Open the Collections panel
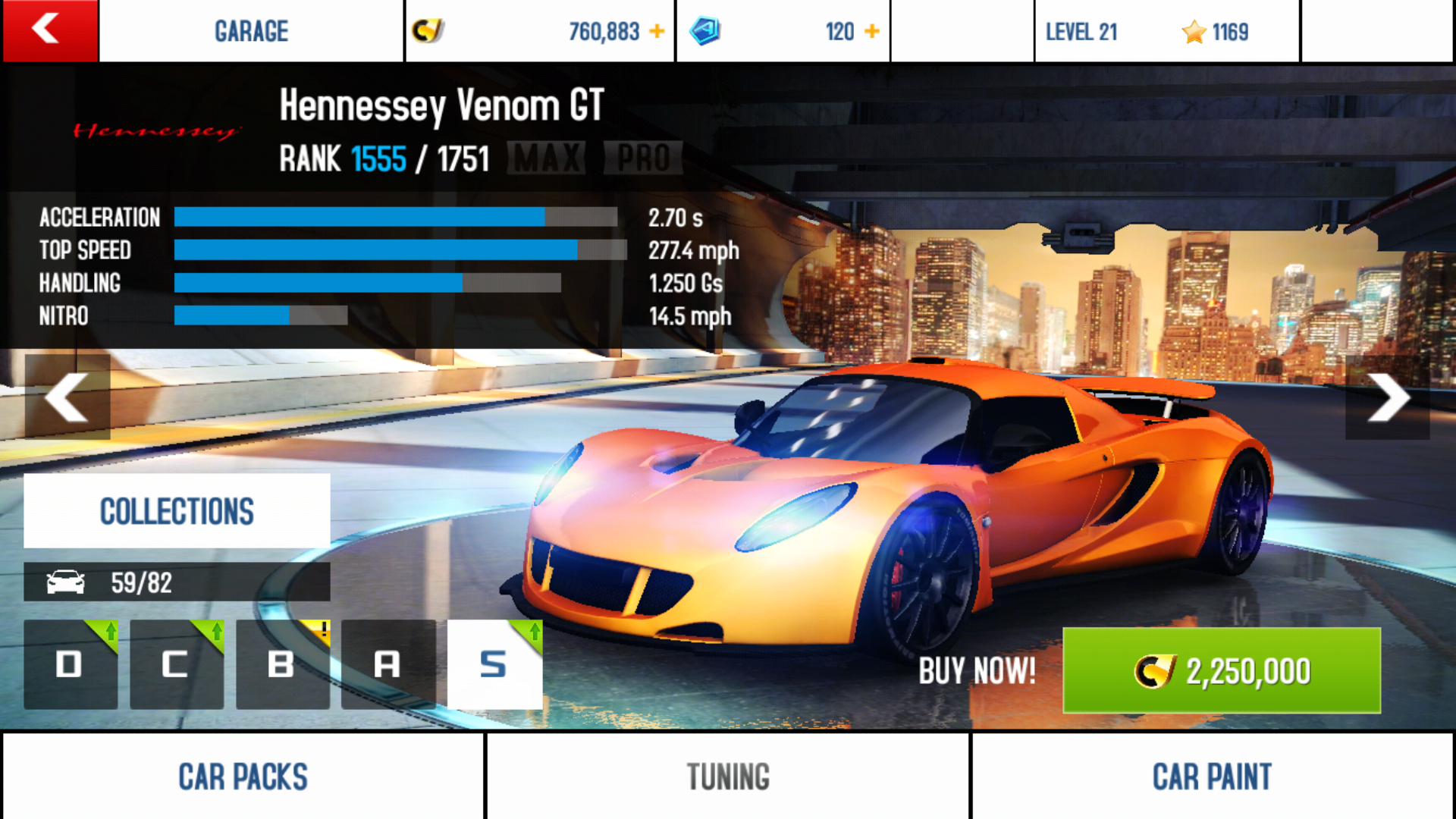The width and height of the screenshot is (1456, 819). tap(177, 511)
